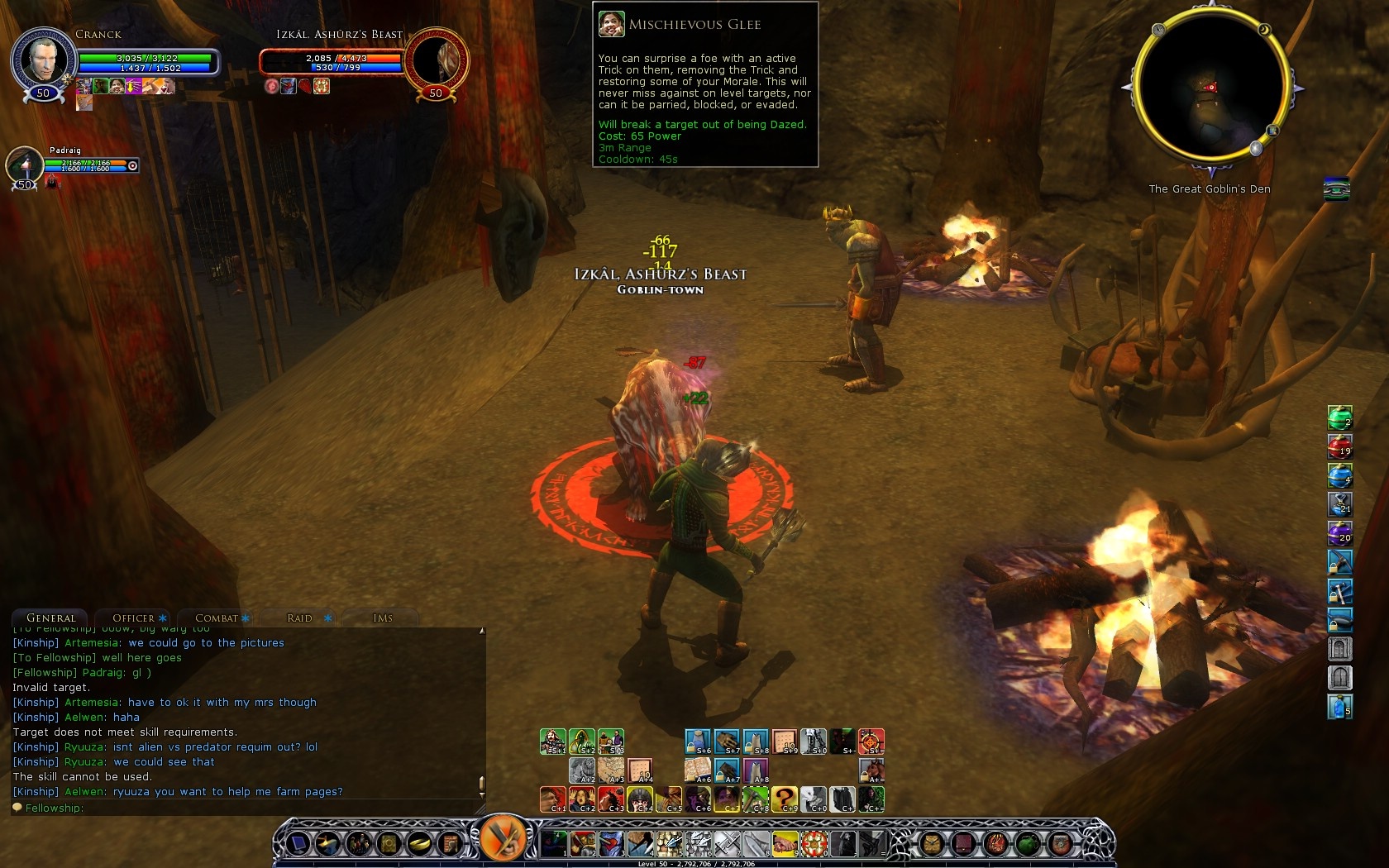This screenshot has height=868, width=1389.
Task: Use the purple potion with count 20
Action: coord(1339,533)
